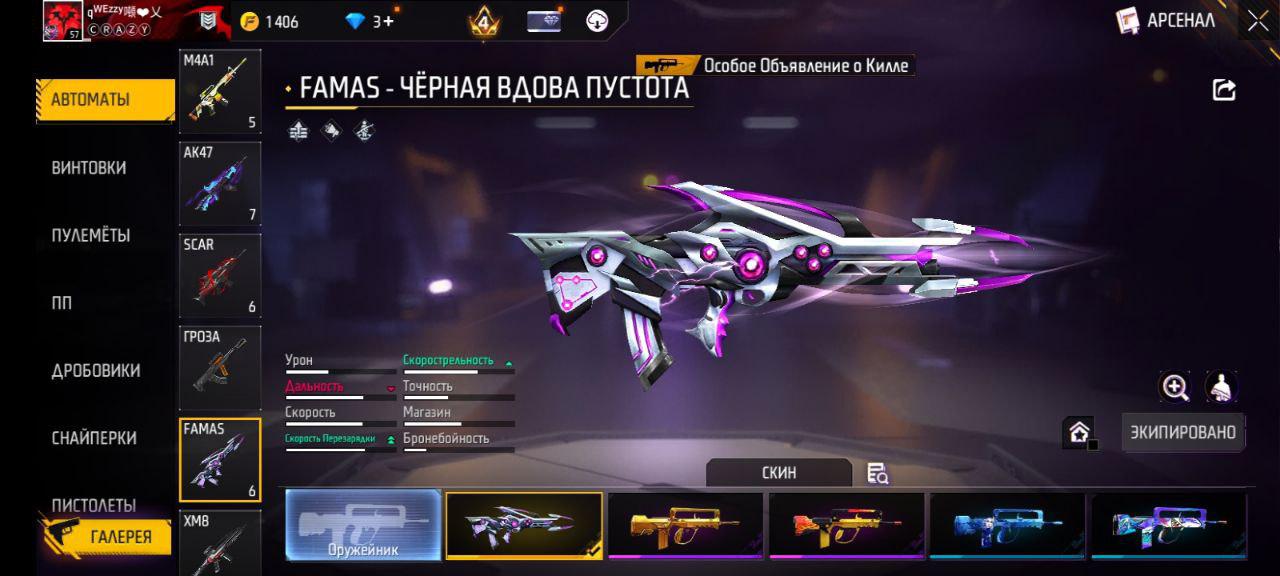The width and height of the screenshot is (1280, 576).
Task: Click the Экипировано button
Action: [x=1183, y=433]
